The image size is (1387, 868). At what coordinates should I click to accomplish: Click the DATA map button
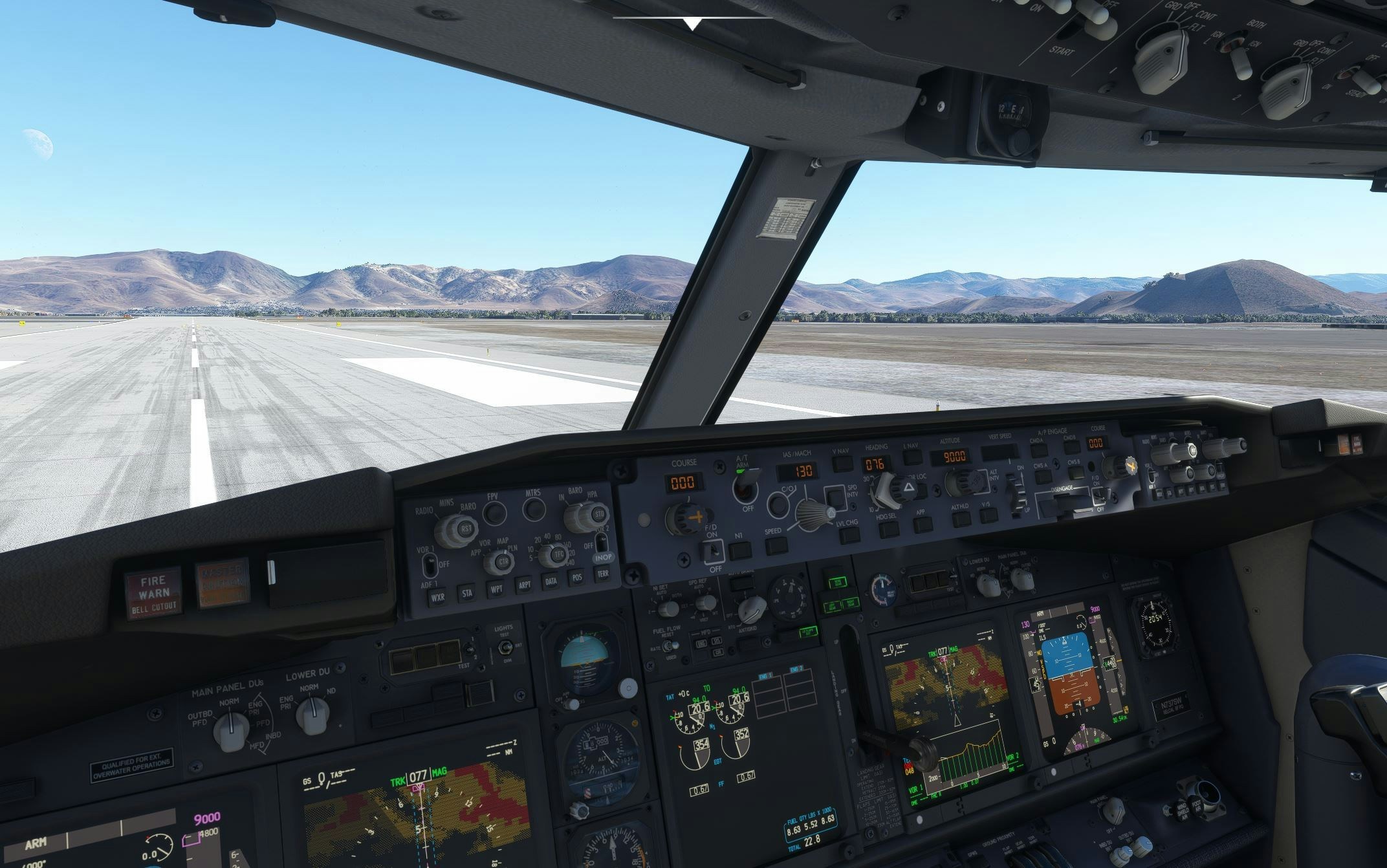click(551, 581)
